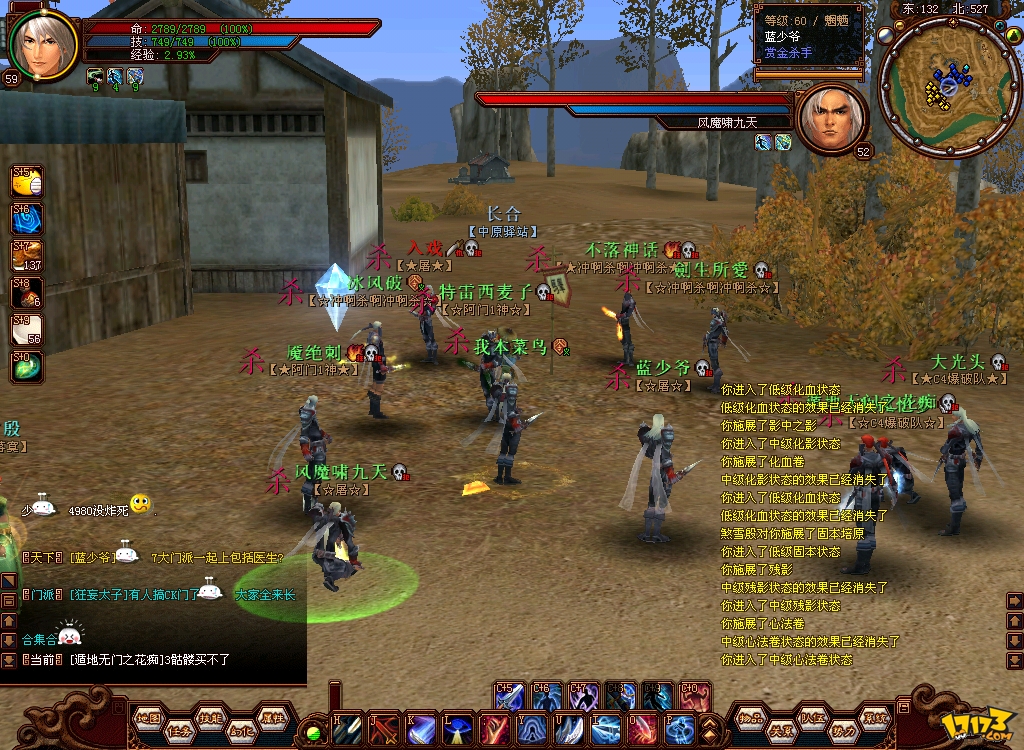
Task: Open the 队伍 team panel
Action: (x=812, y=716)
